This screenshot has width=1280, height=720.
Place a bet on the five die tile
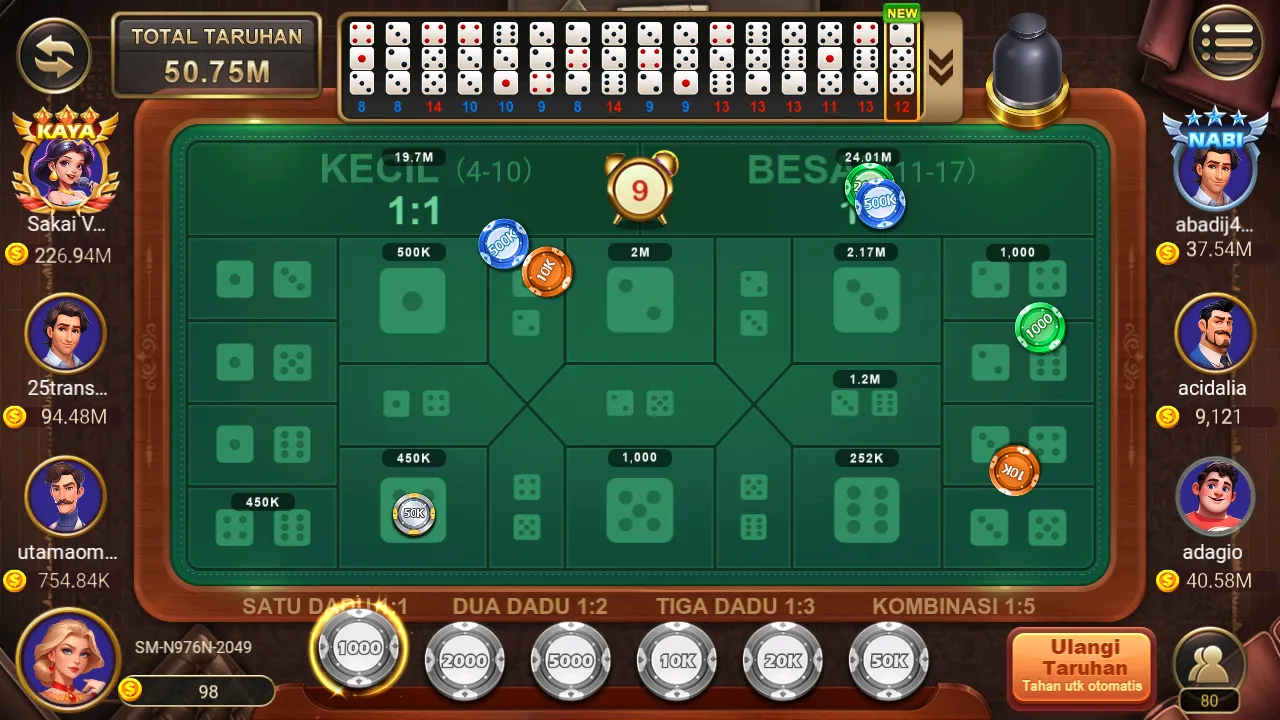[640, 508]
